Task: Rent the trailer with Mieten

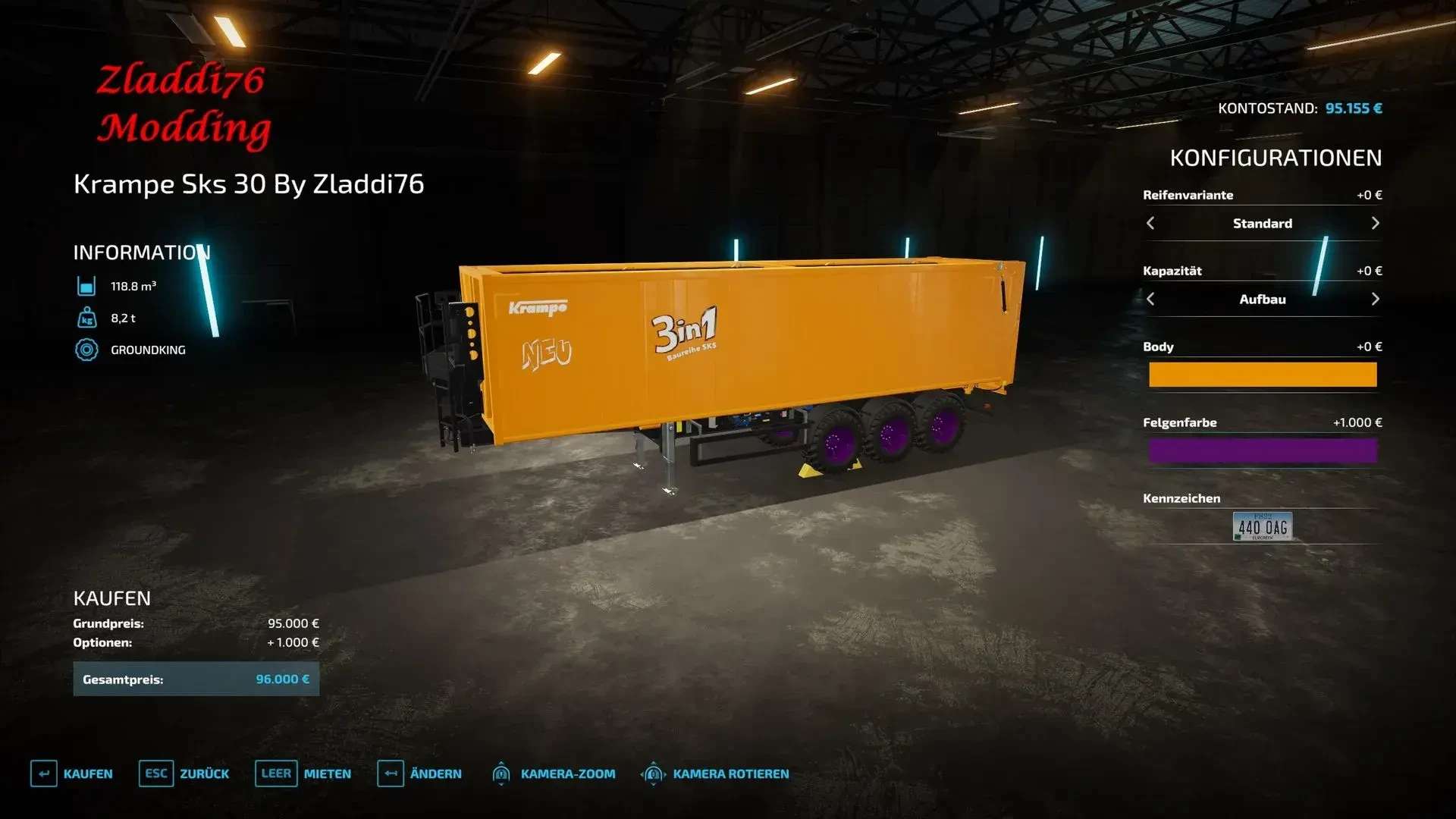Action: point(303,773)
